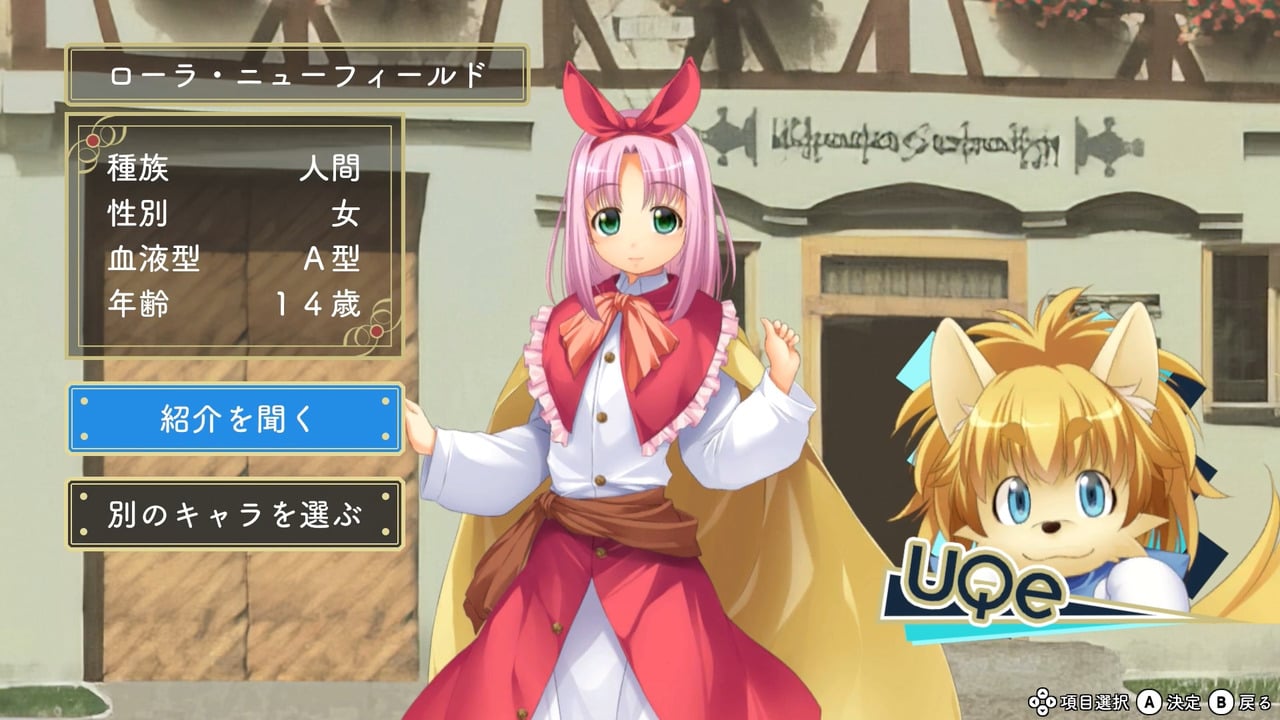This screenshot has width=1280, height=720.
Task: Pick 別のキャラを選ぶ to change character
Action: pos(236,510)
